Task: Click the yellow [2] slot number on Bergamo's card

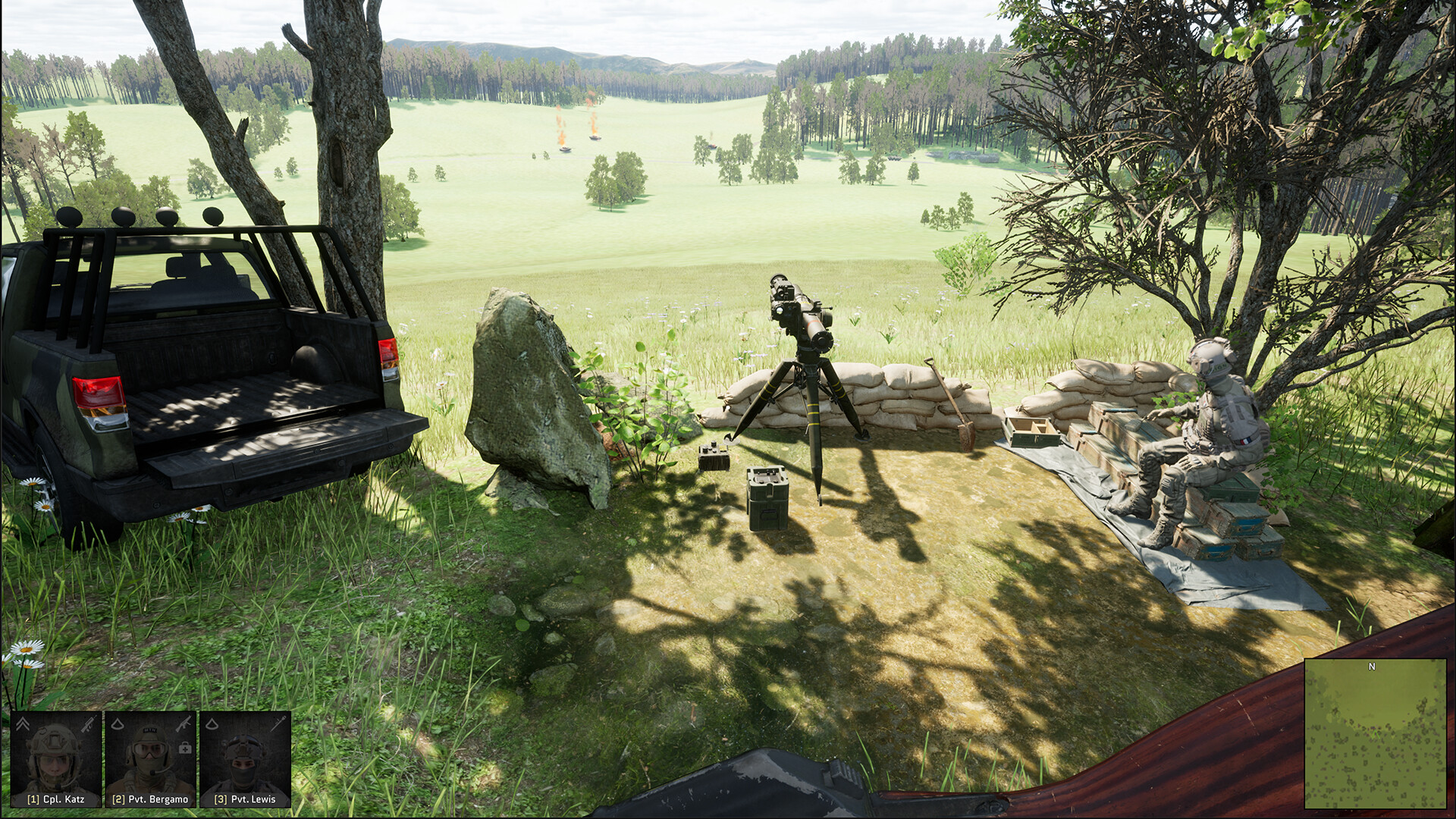Action: point(118,801)
